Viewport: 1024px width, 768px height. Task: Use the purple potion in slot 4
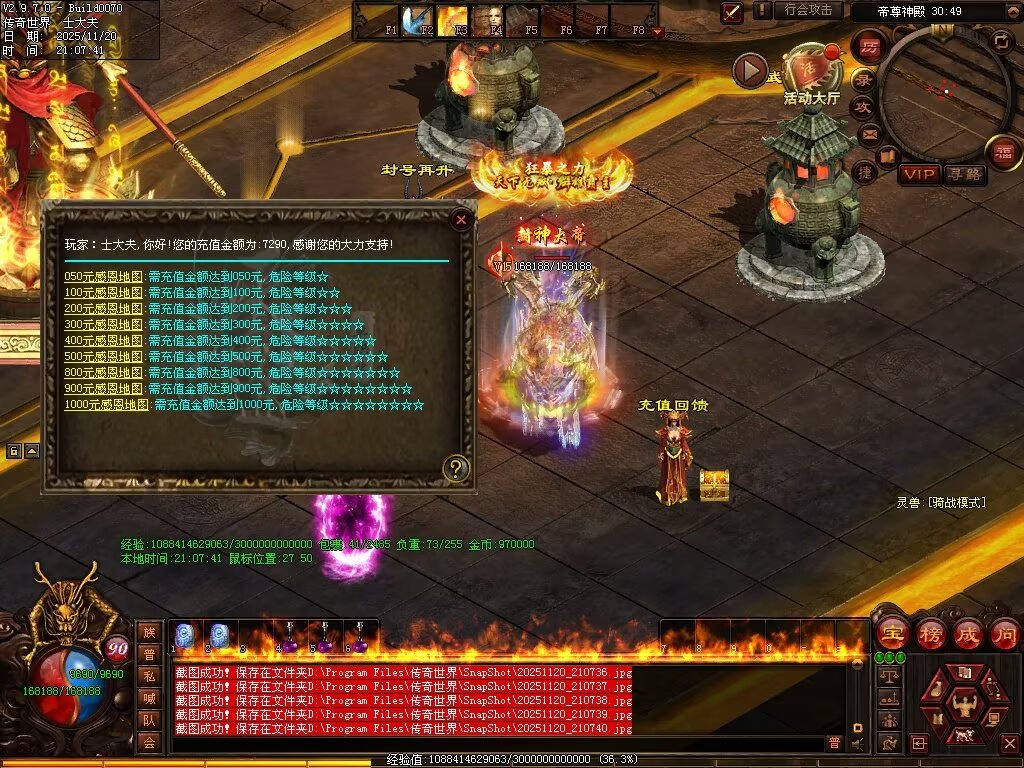pos(291,640)
